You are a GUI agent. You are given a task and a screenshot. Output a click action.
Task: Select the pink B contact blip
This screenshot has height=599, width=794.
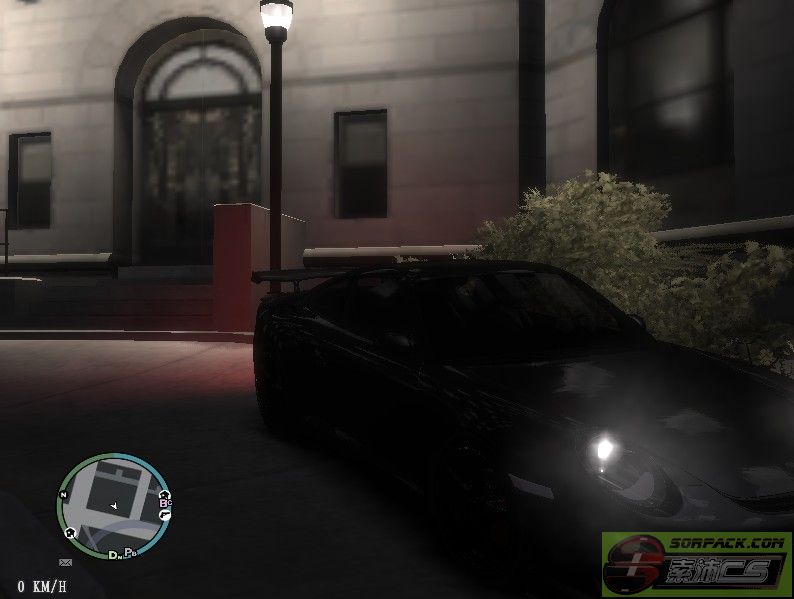163,503
